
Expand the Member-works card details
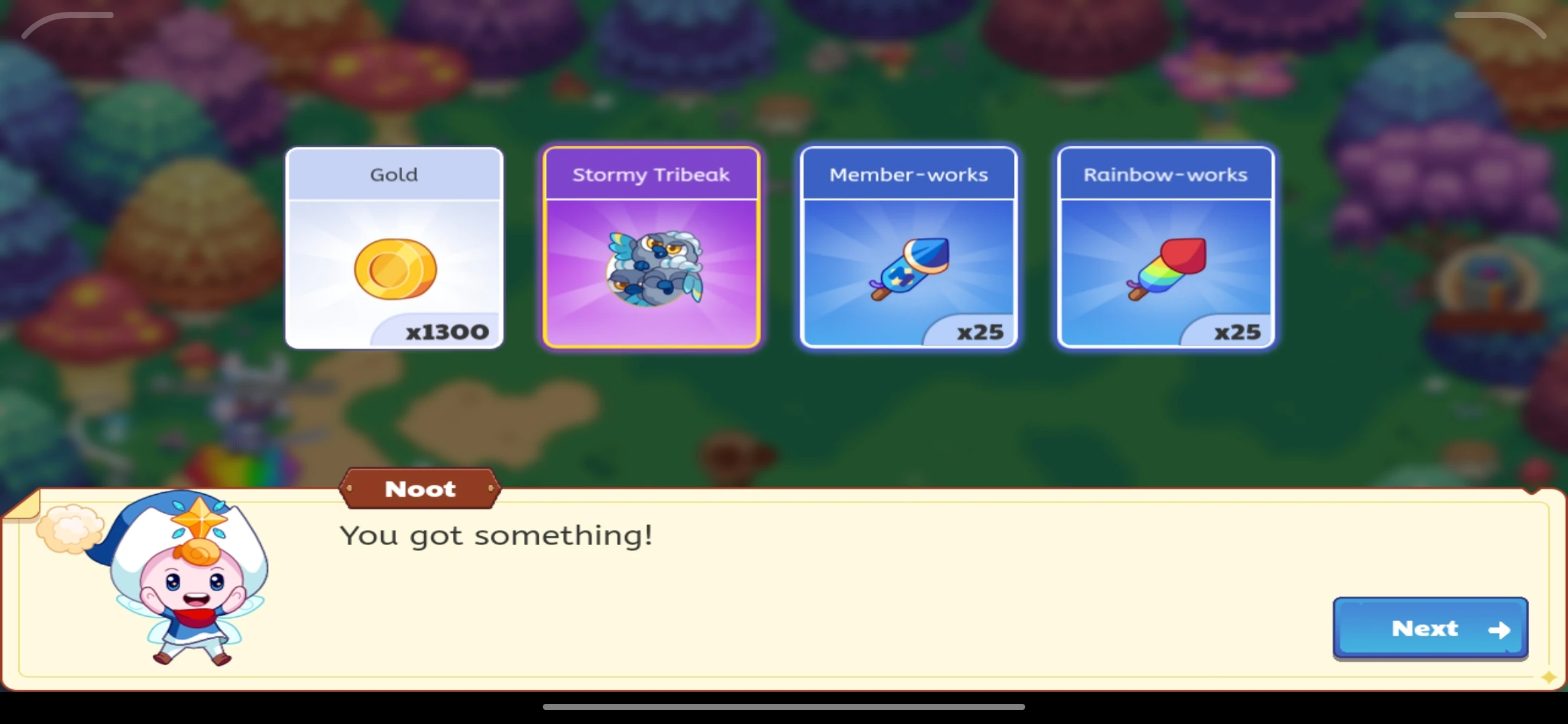(x=909, y=248)
